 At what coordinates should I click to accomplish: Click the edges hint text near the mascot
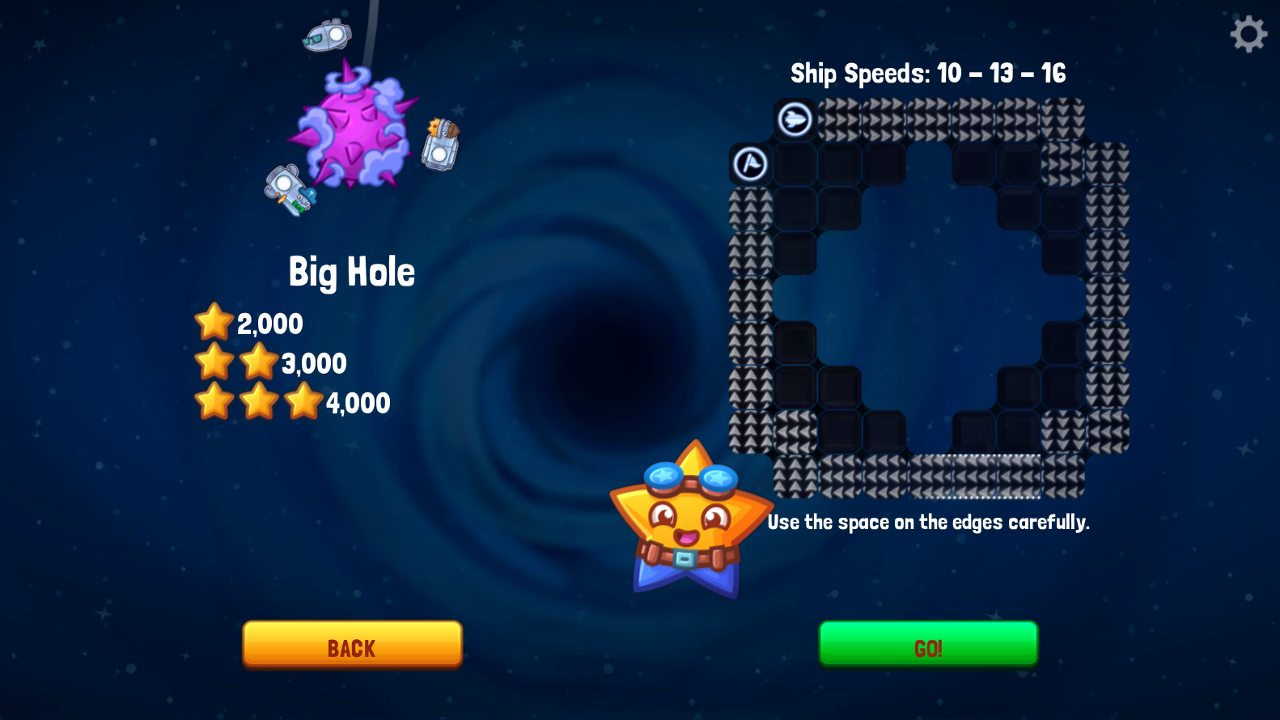point(928,522)
